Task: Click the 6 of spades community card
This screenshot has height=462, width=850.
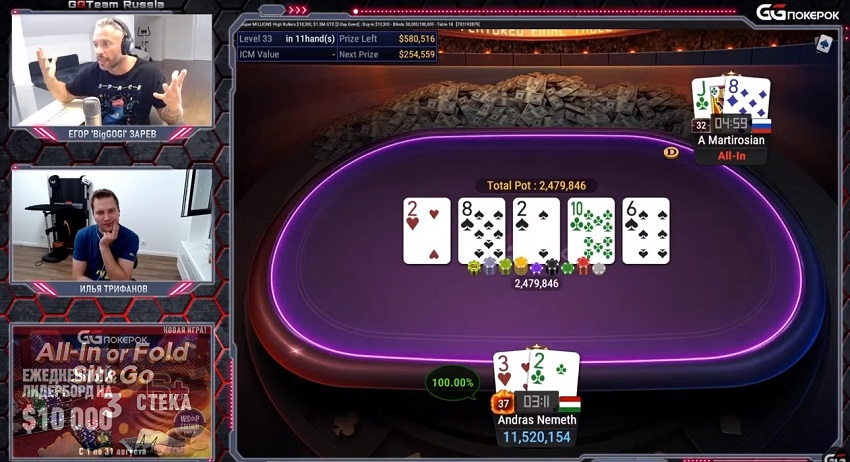Action: coord(645,231)
